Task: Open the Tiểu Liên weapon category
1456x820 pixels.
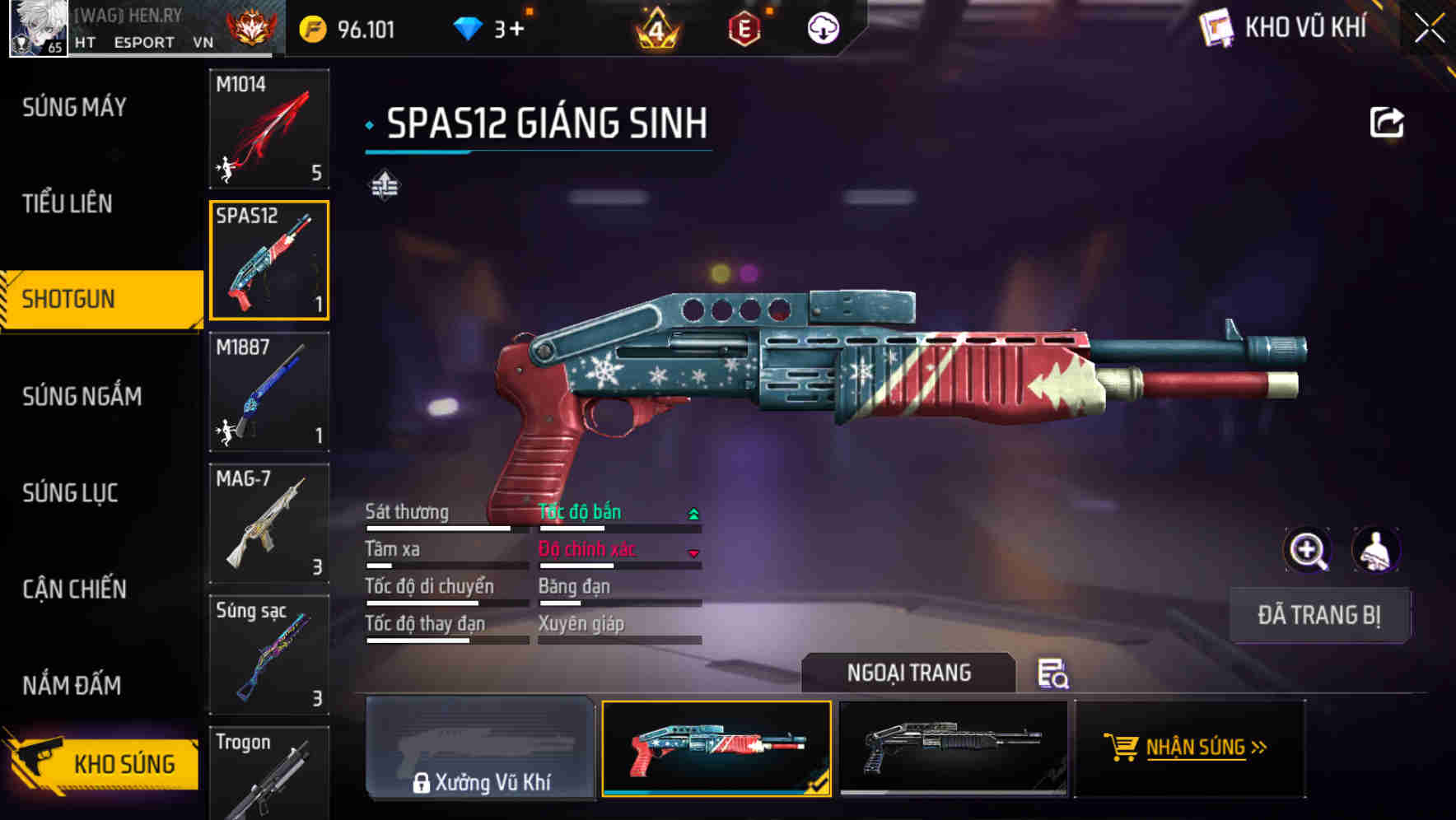Action: 68,203
